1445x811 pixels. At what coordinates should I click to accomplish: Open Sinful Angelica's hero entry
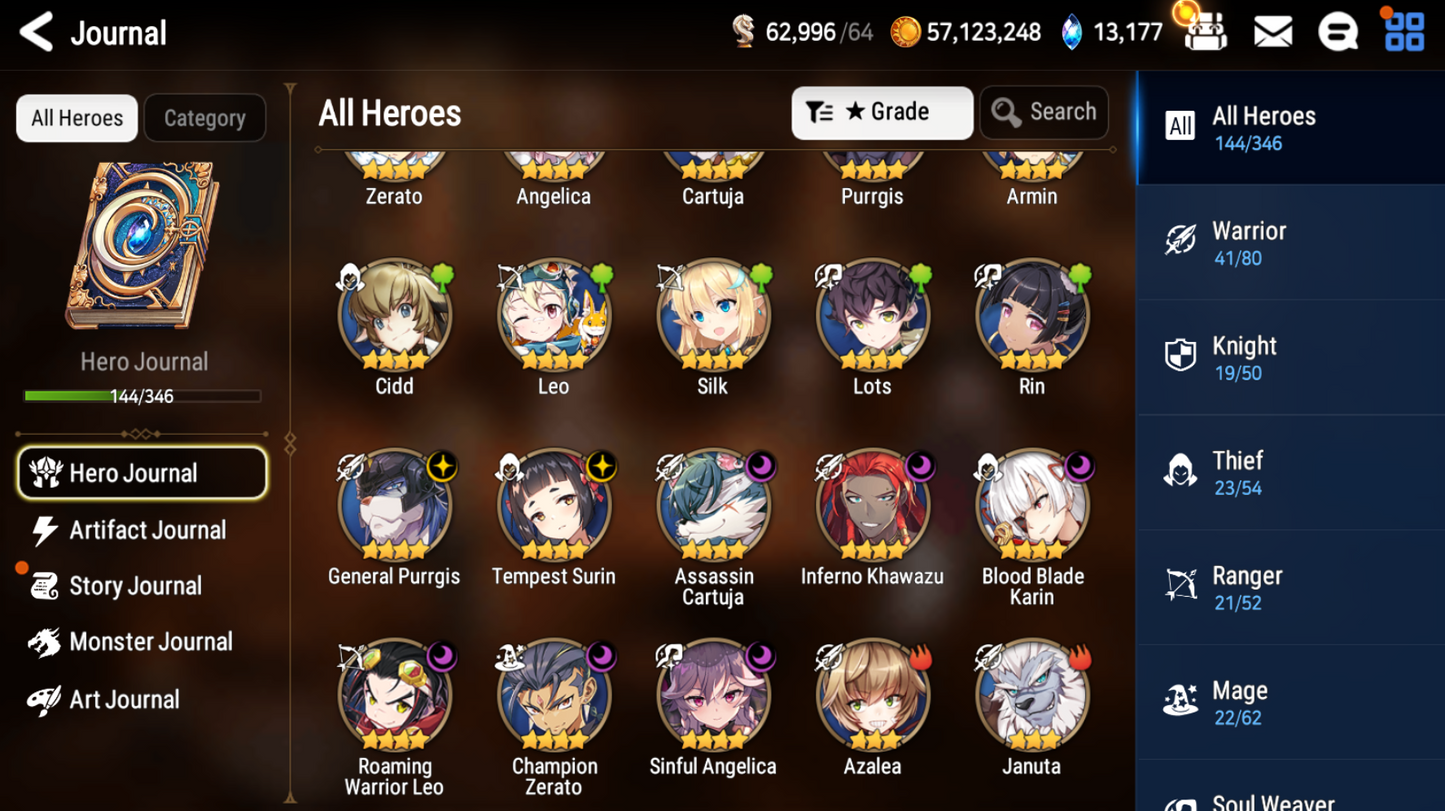pos(712,697)
